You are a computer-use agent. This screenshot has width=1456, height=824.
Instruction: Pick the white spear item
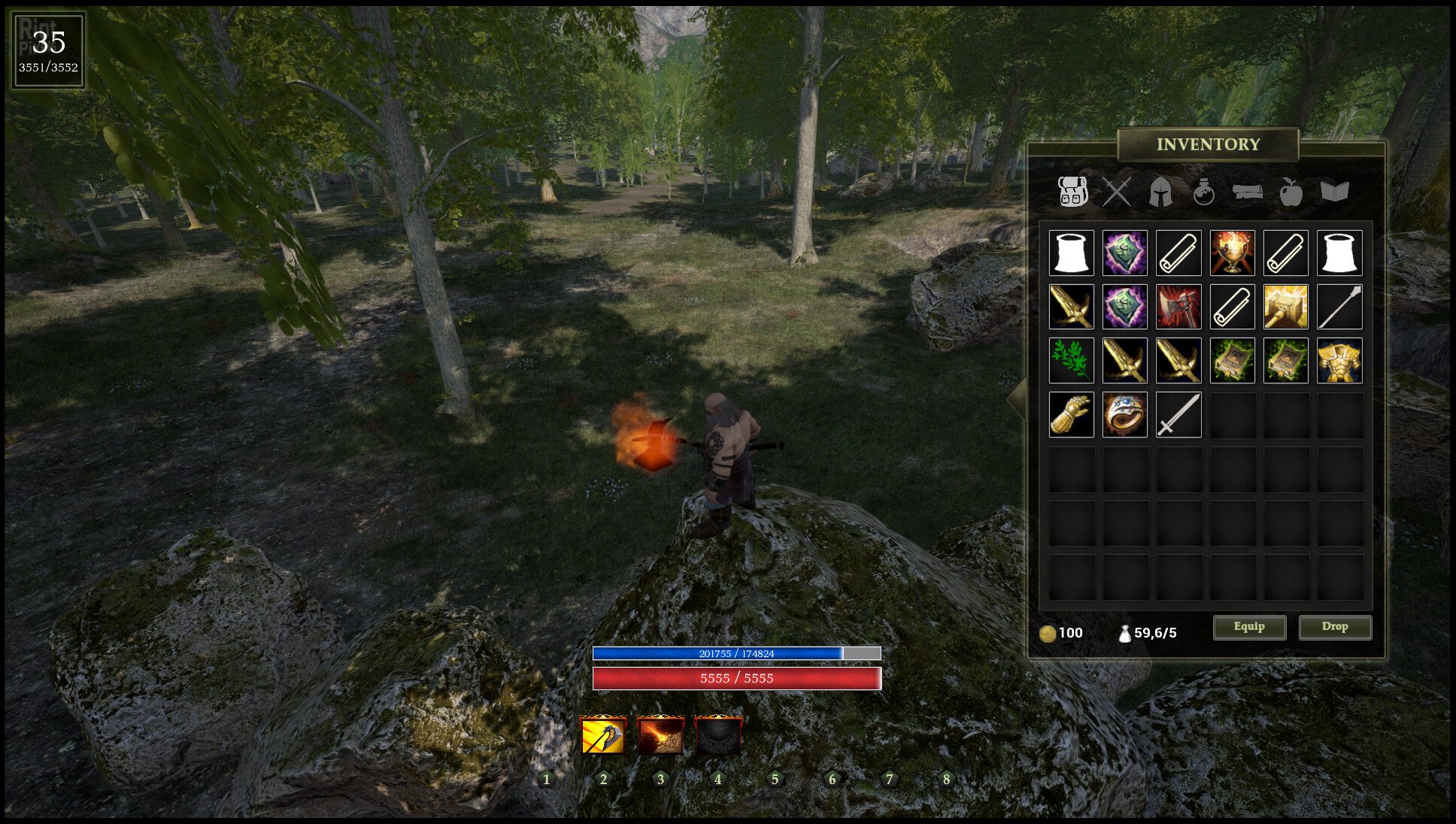(1339, 307)
